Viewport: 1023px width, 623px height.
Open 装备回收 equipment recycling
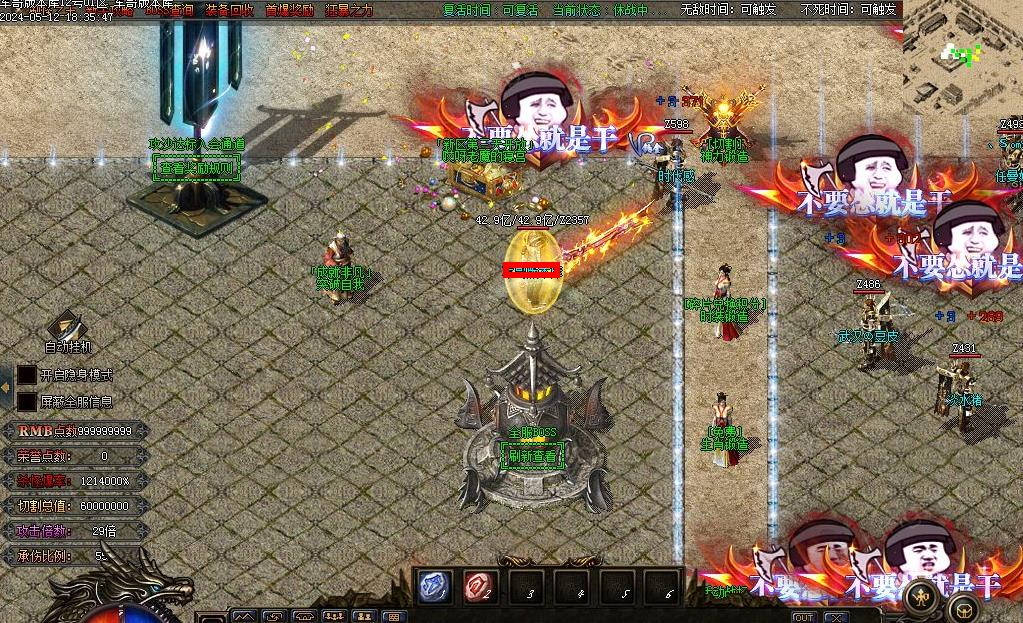[x=229, y=10]
